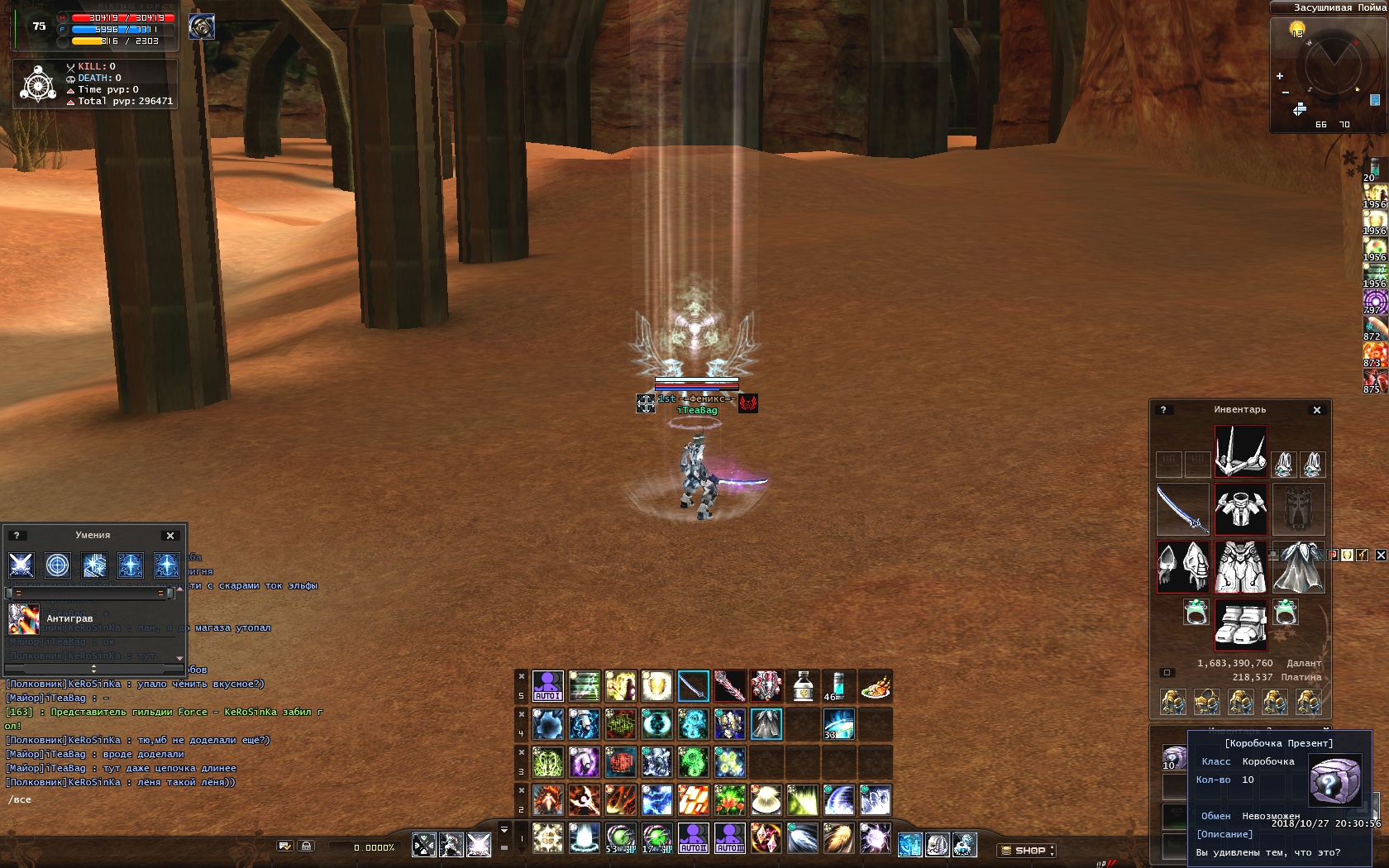This screenshot has width=1389, height=868.
Task: Select the Антиграв skill entry
Action: coord(69,618)
